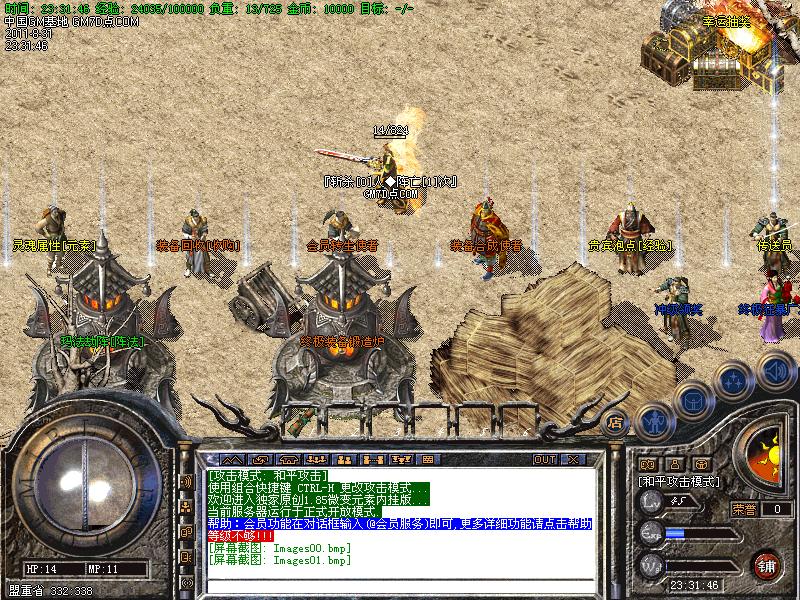
Task: Toggle the 和平攻击模式 attack mode label
Action: pyautogui.click(x=679, y=481)
